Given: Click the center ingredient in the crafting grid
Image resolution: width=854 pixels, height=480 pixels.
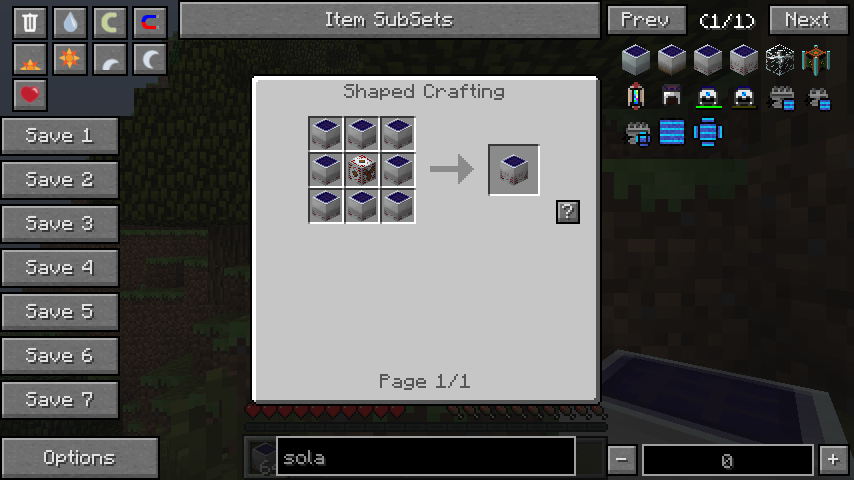Looking at the screenshot, I should pyautogui.click(x=361, y=170).
